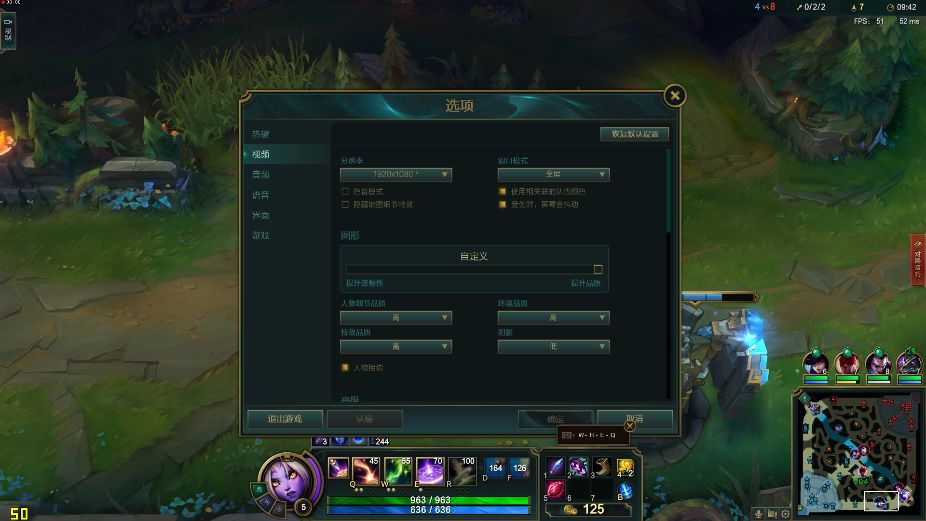The width and height of the screenshot is (926, 521).
Task: Change the 阴影 shadow quality dropdown
Action: pyautogui.click(x=553, y=347)
